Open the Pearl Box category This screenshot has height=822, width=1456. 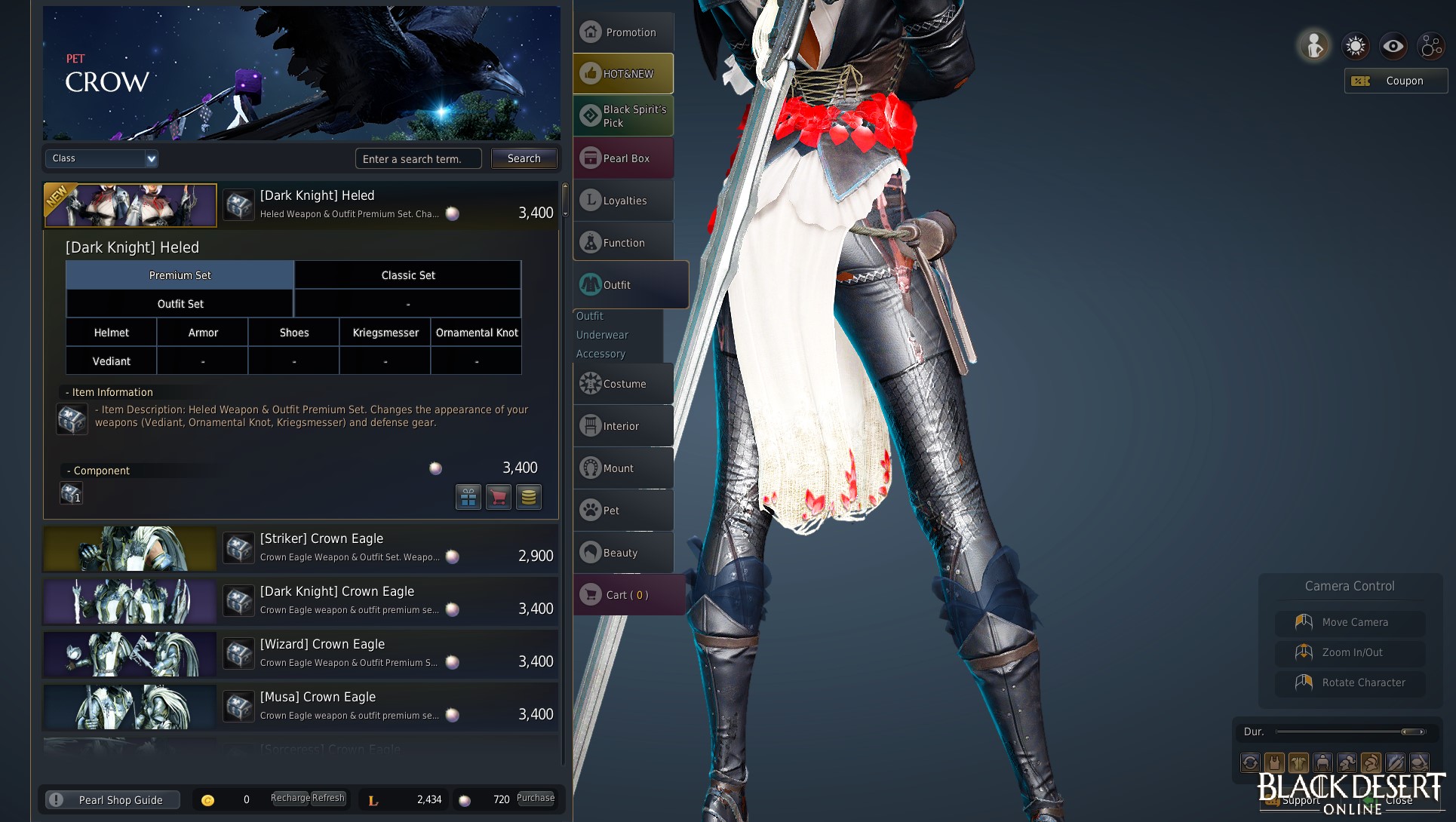tap(623, 158)
